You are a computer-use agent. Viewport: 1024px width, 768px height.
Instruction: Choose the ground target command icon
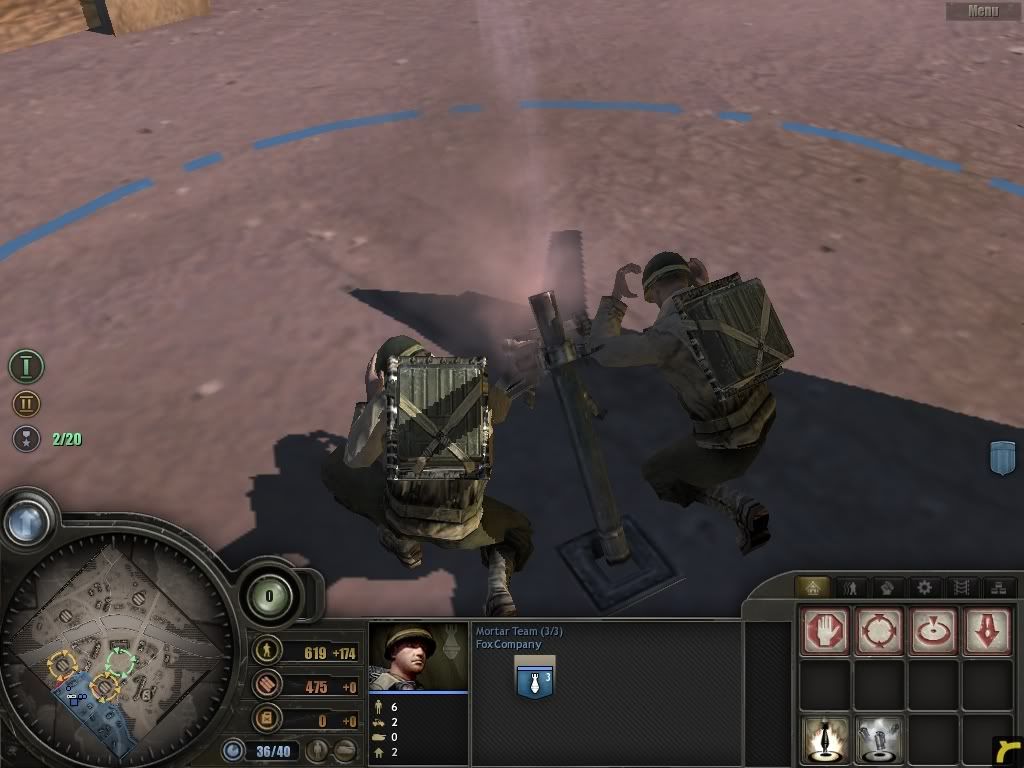point(933,631)
